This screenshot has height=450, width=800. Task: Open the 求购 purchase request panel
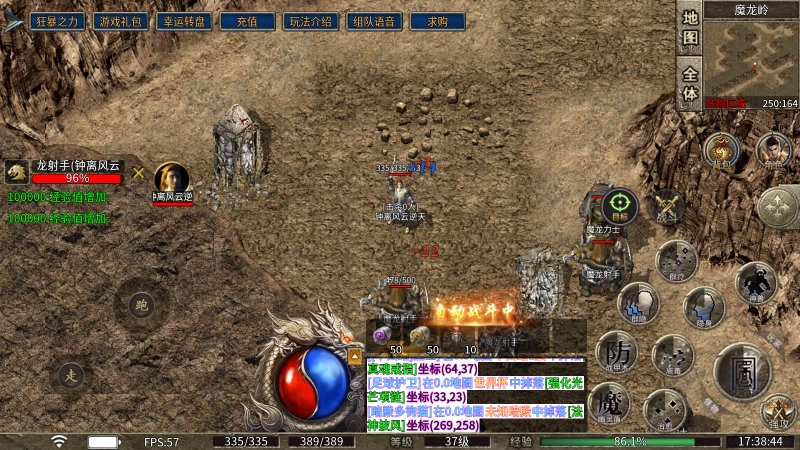pos(437,20)
